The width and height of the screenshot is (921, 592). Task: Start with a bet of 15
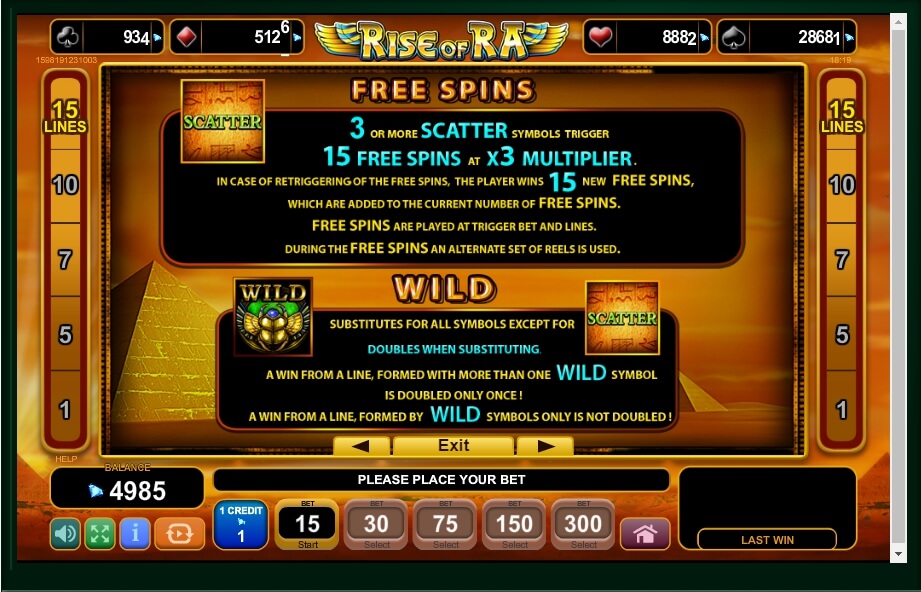click(x=306, y=524)
